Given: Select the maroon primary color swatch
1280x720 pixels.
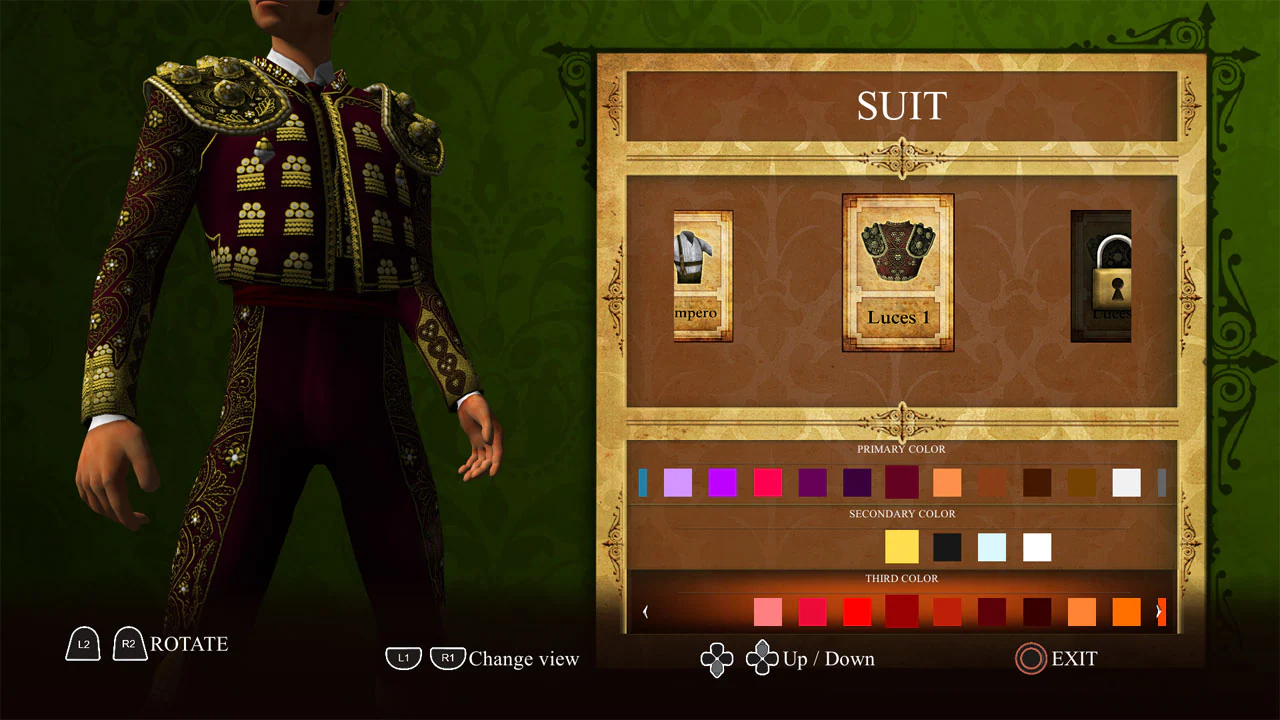Looking at the screenshot, I should coord(901,482).
